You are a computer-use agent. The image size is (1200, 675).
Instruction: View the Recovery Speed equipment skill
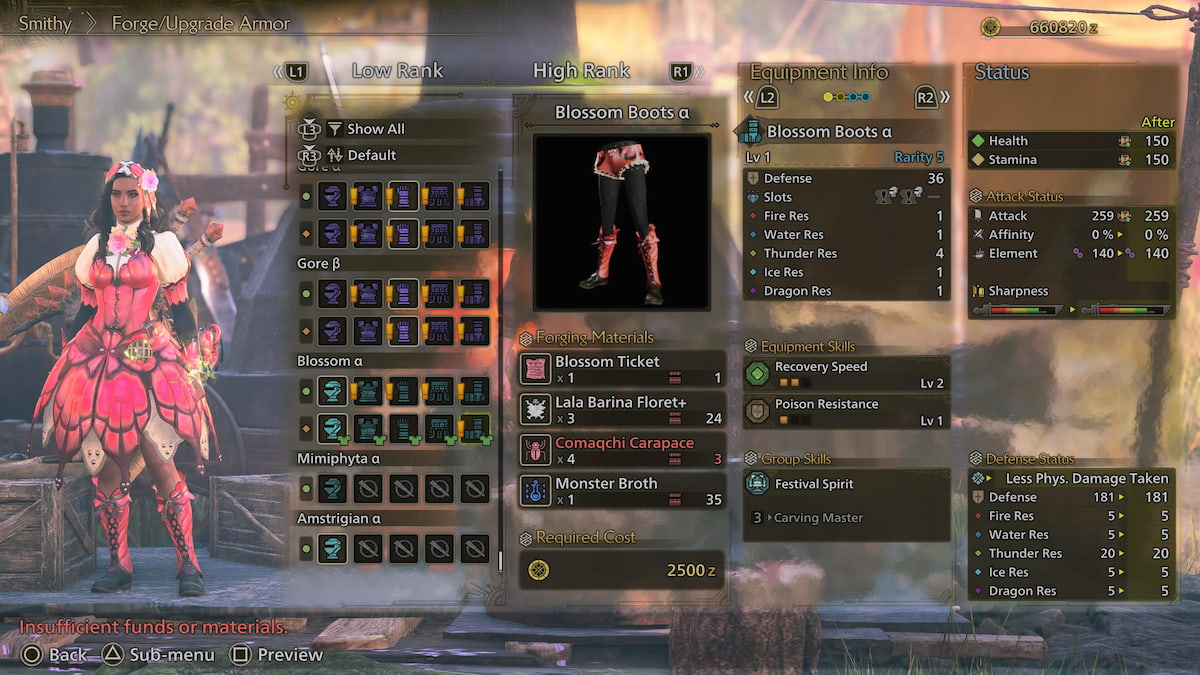[846, 374]
